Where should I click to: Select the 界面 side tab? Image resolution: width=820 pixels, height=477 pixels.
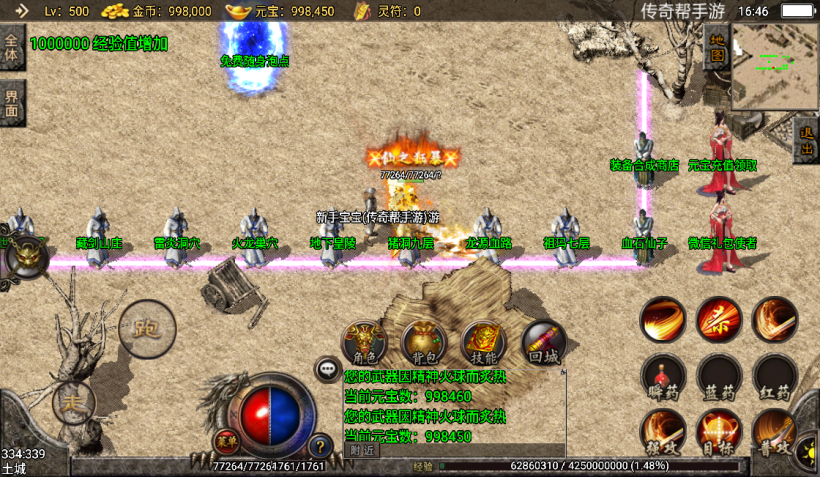(x=11, y=103)
